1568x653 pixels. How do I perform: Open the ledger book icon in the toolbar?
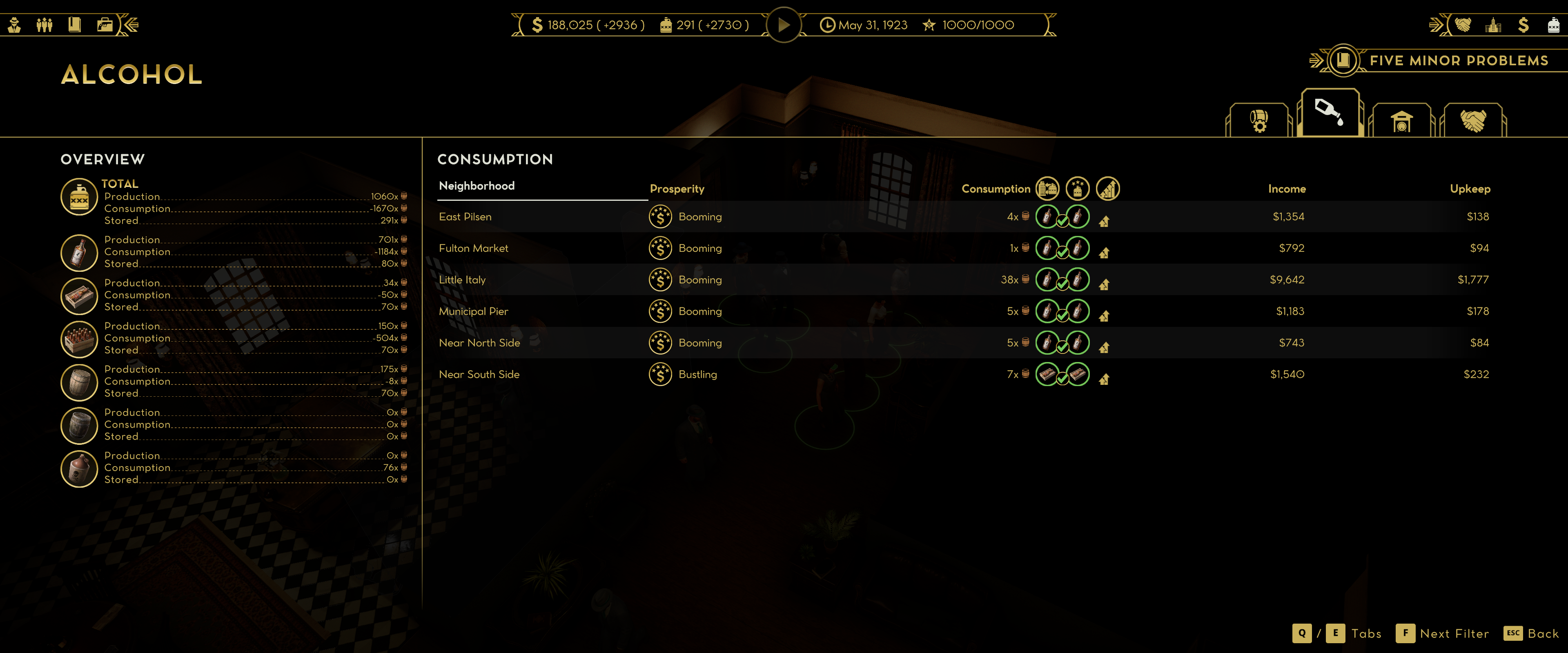[74, 25]
